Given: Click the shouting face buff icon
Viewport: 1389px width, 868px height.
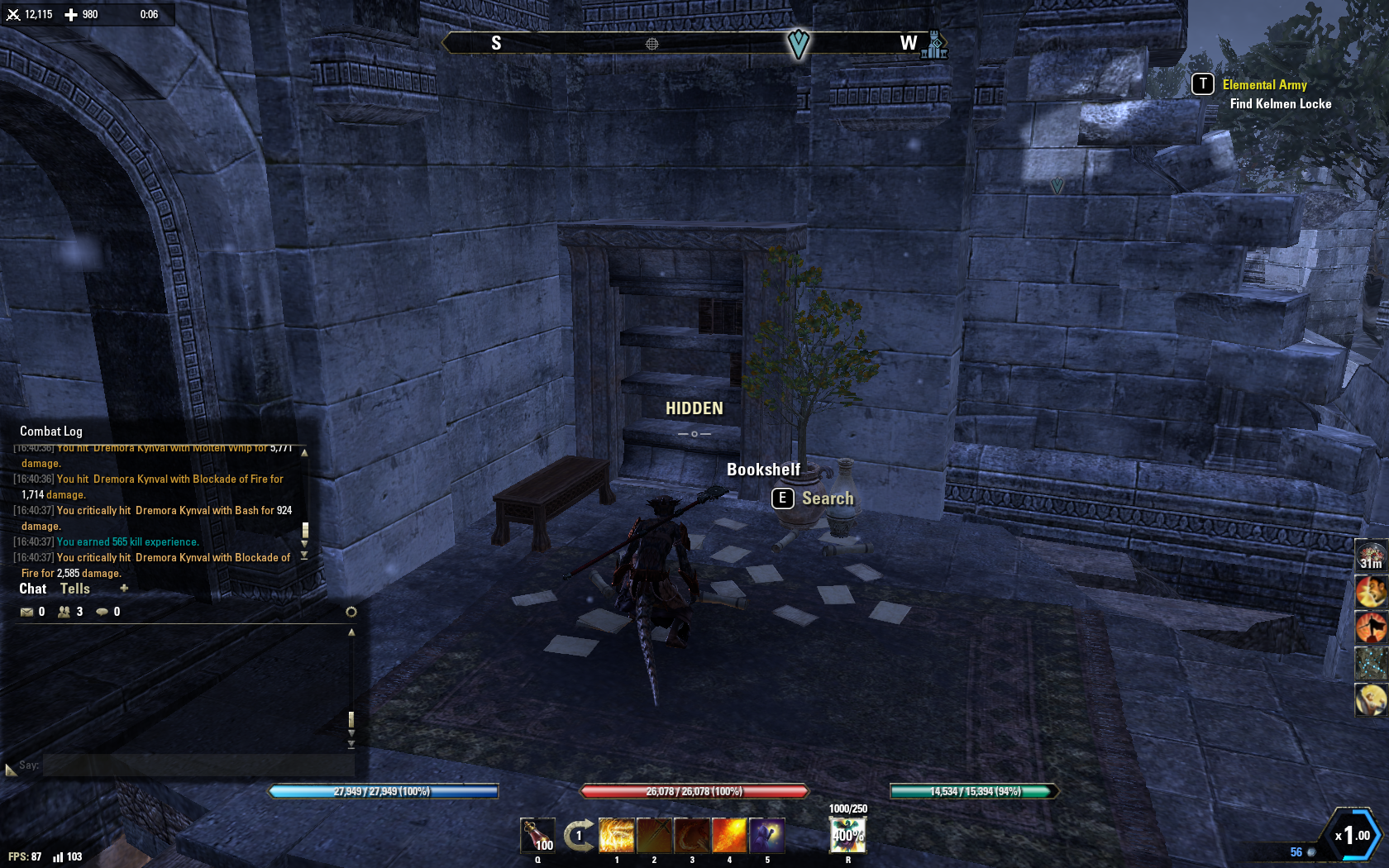Looking at the screenshot, I should tap(1370, 592).
